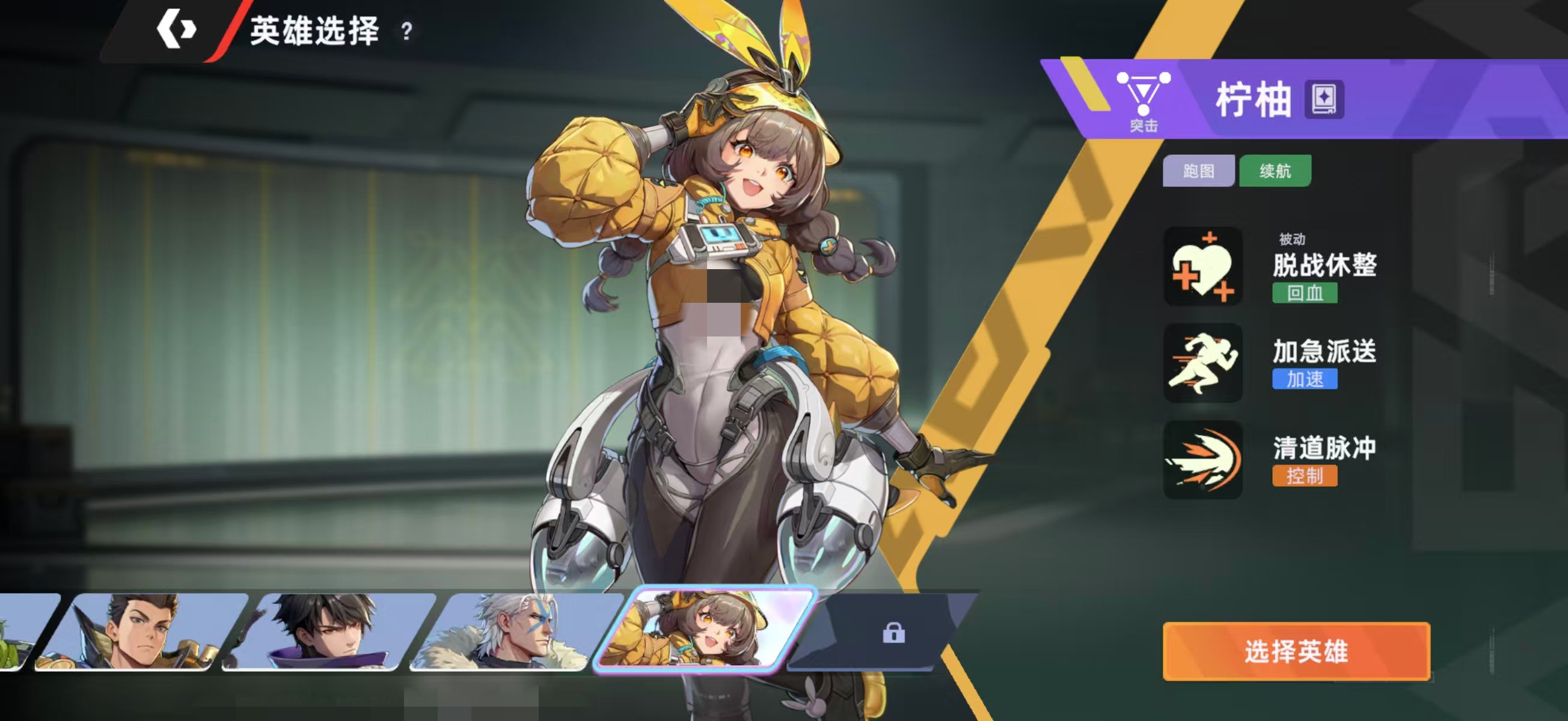Click the locked hero slot
The height and width of the screenshot is (721, 1568).
point(892,633)
